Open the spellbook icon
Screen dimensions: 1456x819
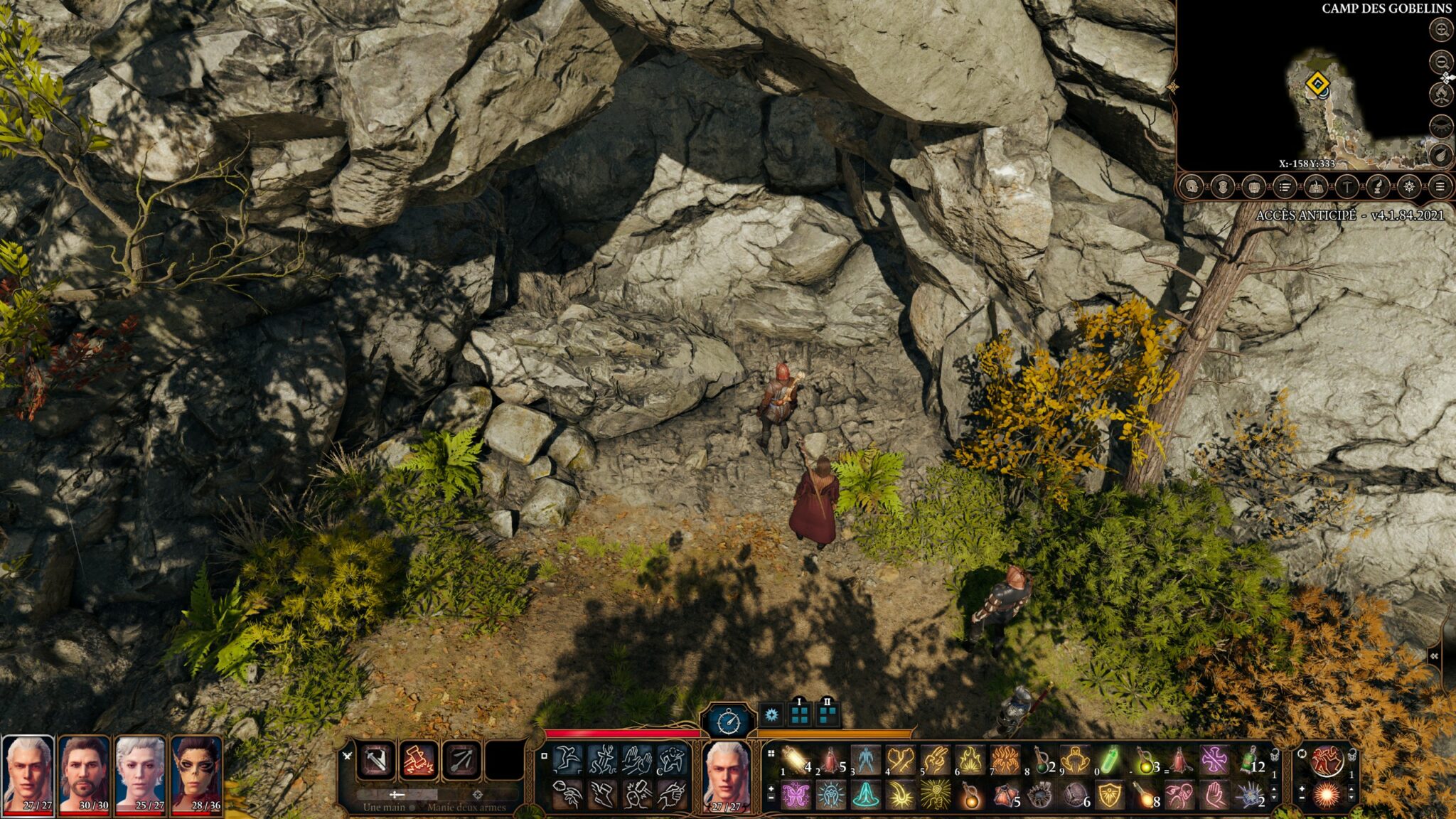(x=1316, y=187)
